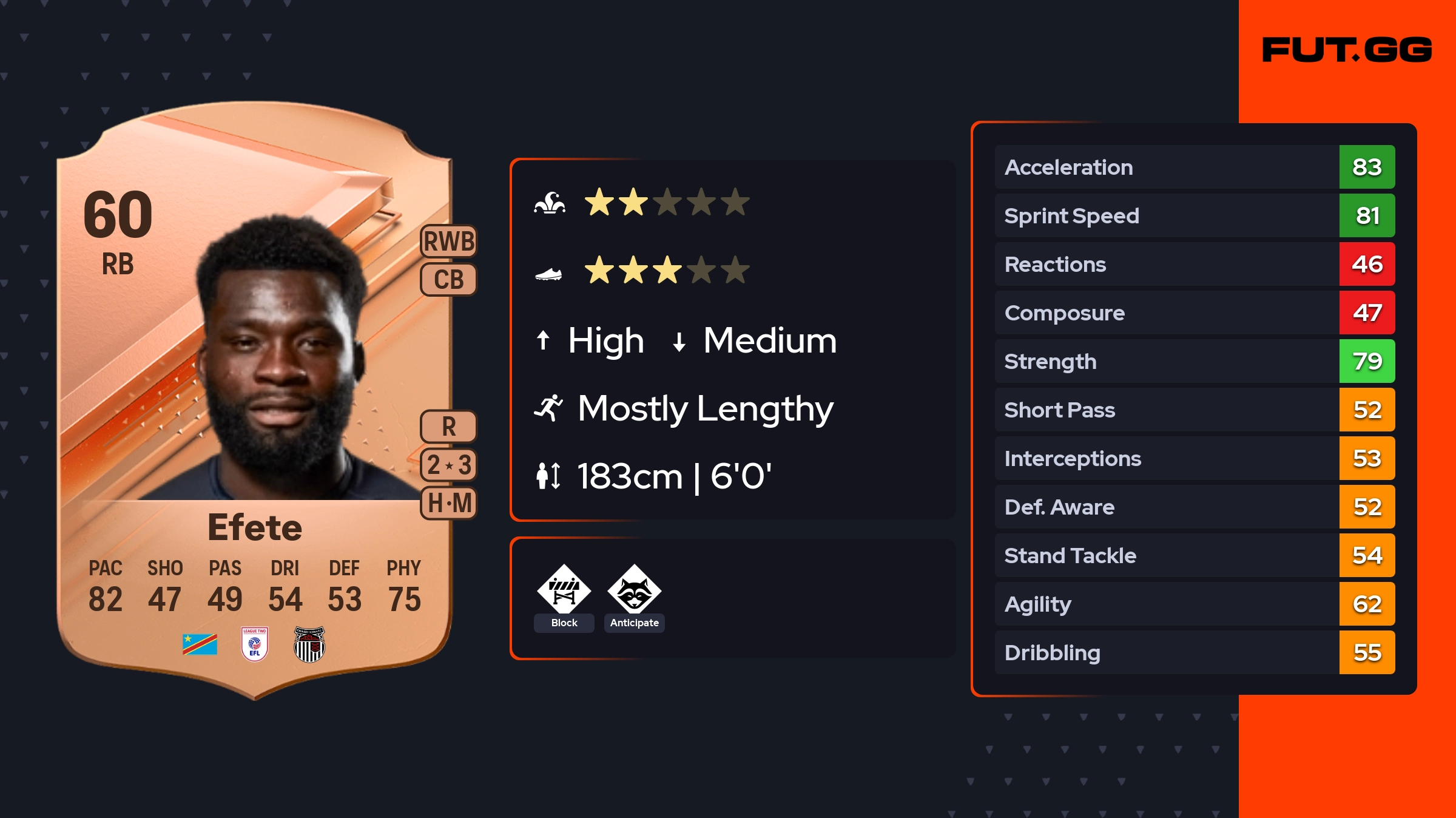Choose the Sprint Speed stat row
The height and width of the screenshot is (818, 1456).
tap(1194, 215)
